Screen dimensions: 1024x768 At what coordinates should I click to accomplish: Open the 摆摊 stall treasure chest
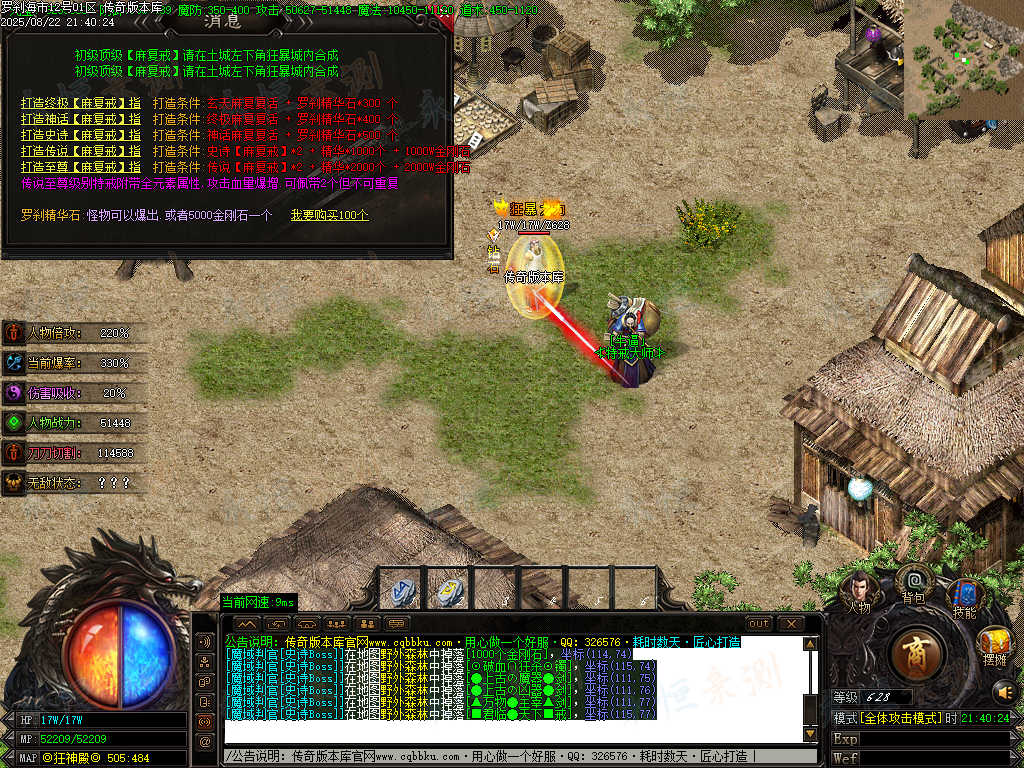995,645
